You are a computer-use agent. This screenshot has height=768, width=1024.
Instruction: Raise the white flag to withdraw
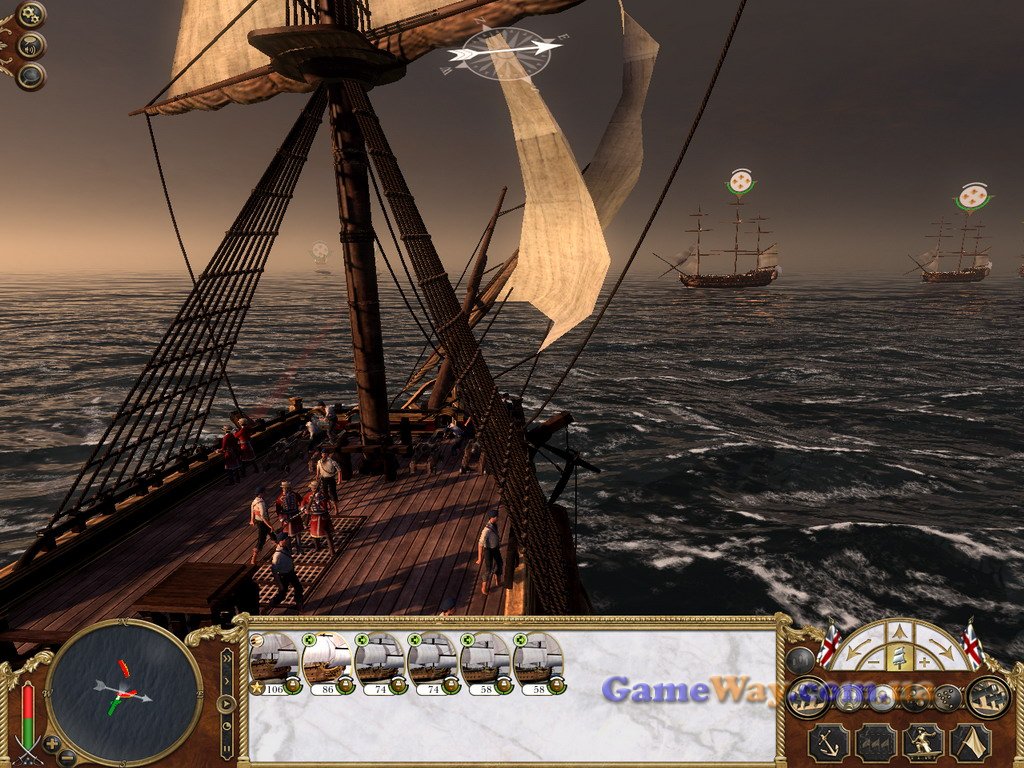tap(969, 743)
